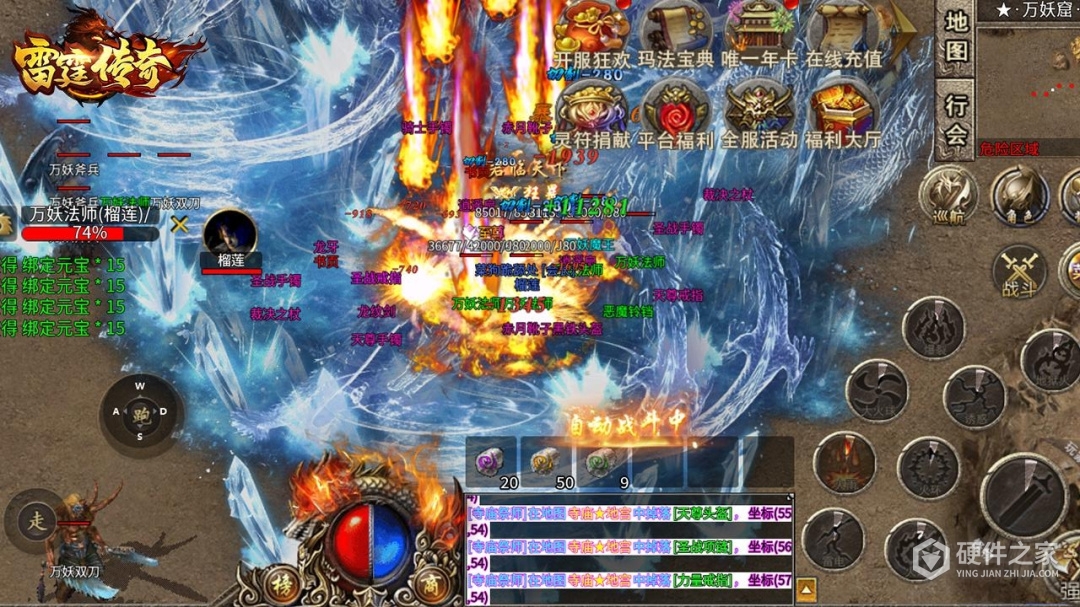The image size is (1080, 607).
Task: Open the 开服狂欢 event icon
Action: [x=592, y=30]
